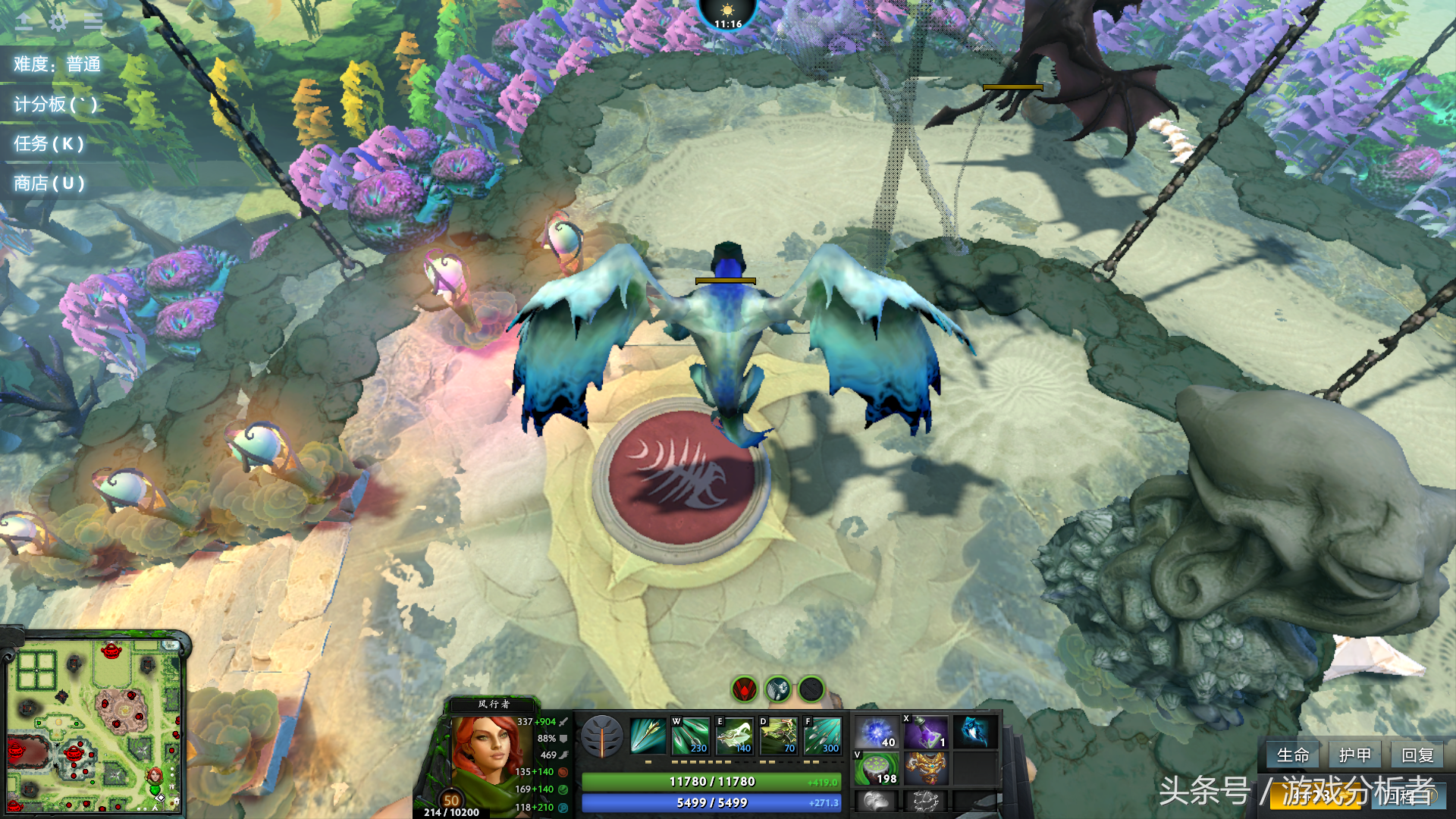
Task: Click the minimap
Action: click(94, 726)
